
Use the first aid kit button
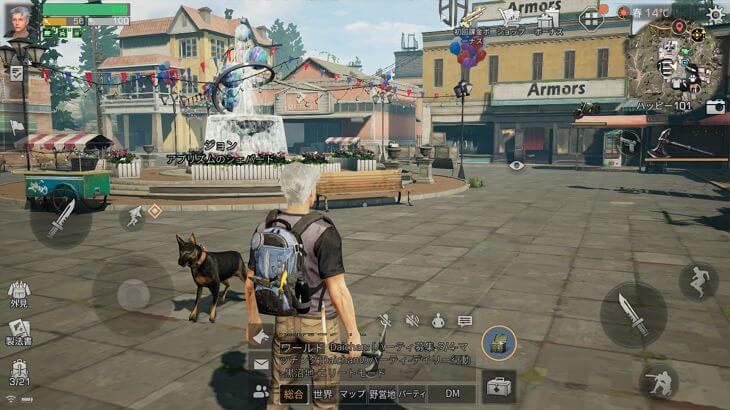[497, 386]
